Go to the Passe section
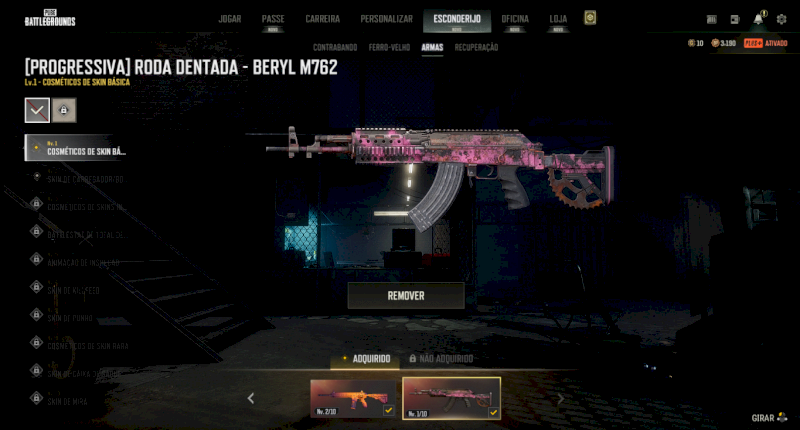 click(273, 19)
